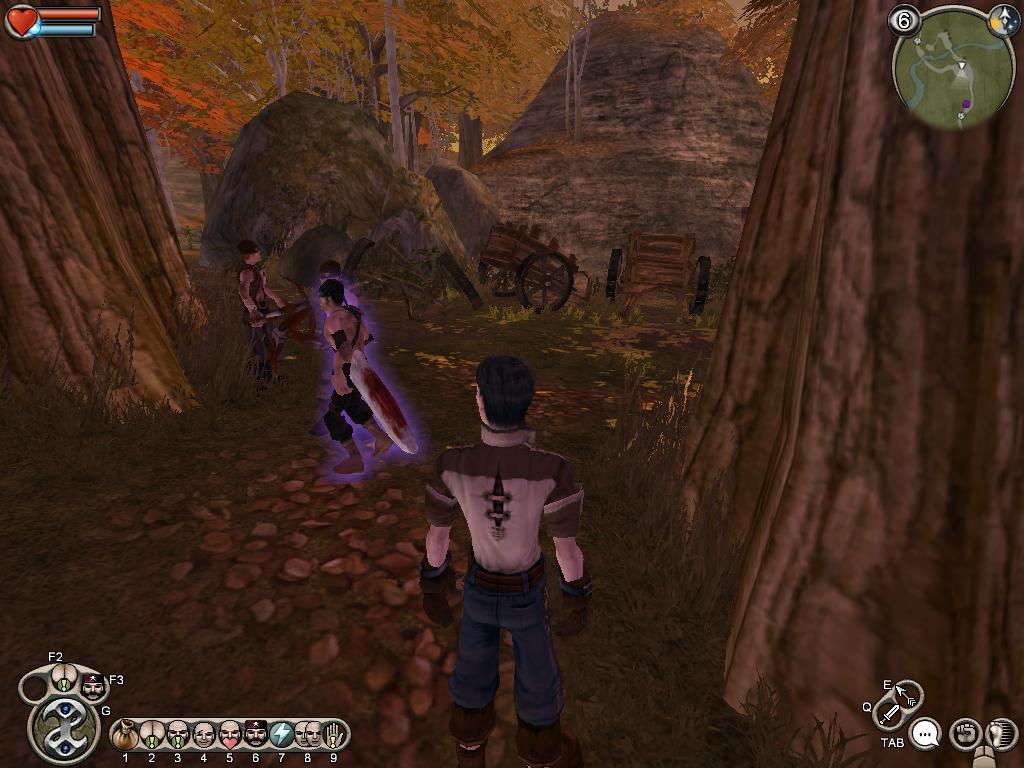Equip the arrow ranged weapon slot
Image resolution: width=1024 pixels, height=768 pixels.
[x=909, y=693]
